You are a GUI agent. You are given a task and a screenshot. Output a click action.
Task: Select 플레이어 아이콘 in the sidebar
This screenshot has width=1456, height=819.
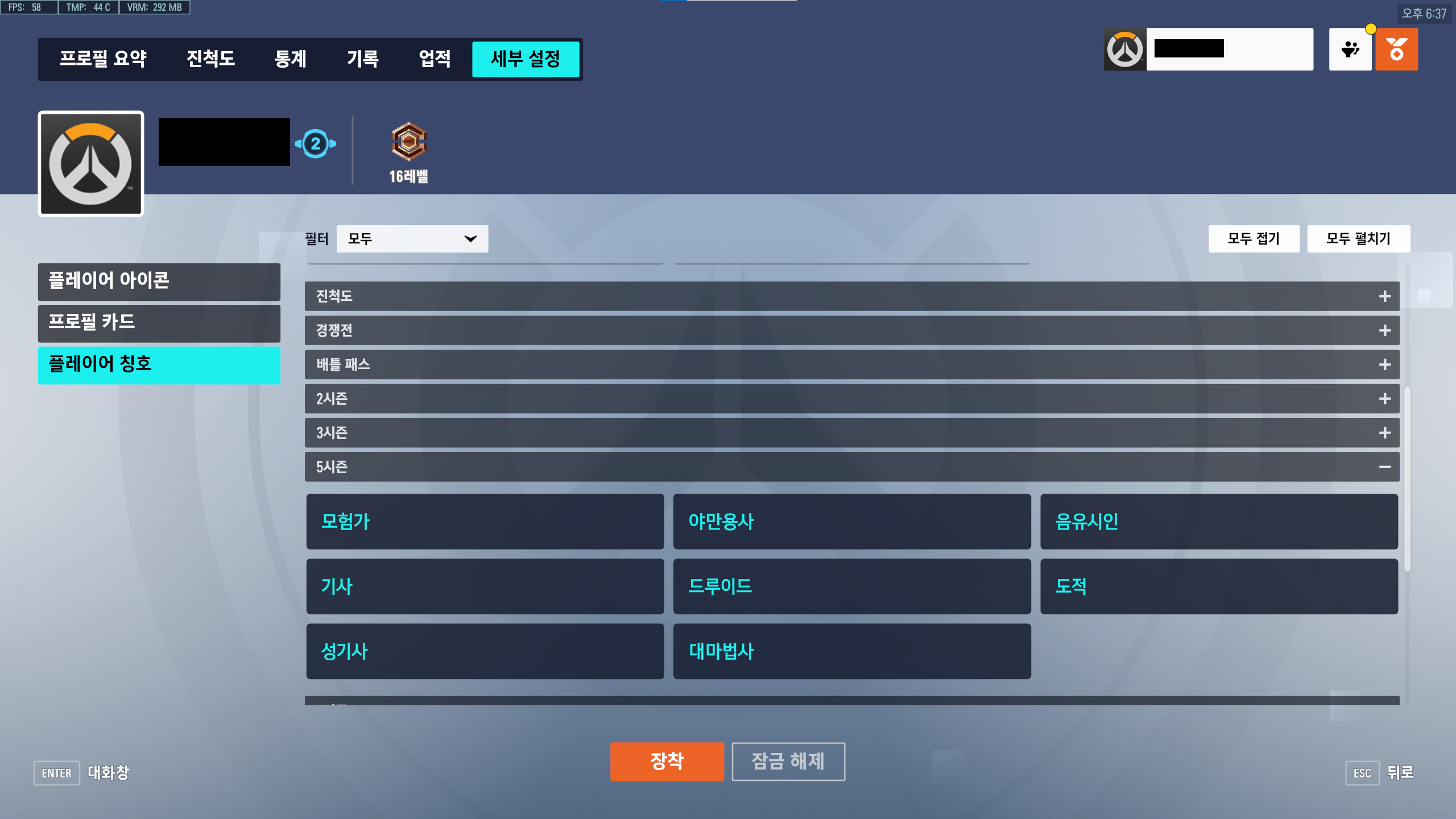[159, 281]
